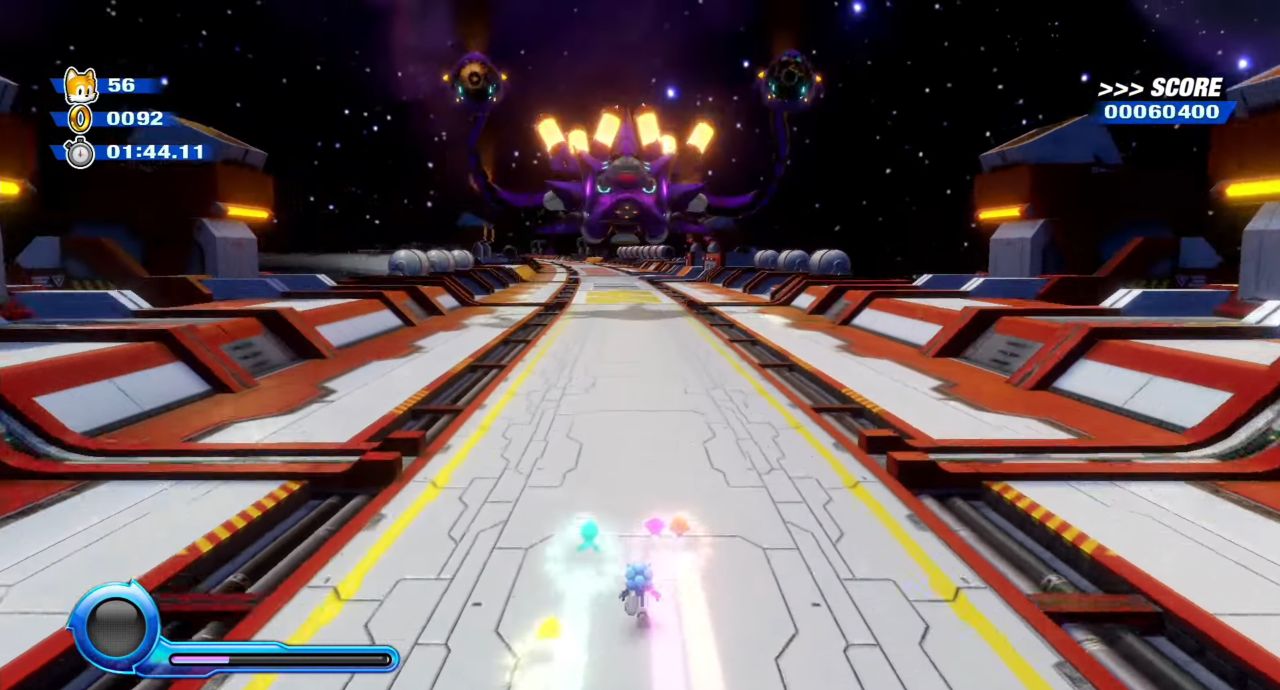
Task: Click the gold ring counter icon
Action: 80,119
